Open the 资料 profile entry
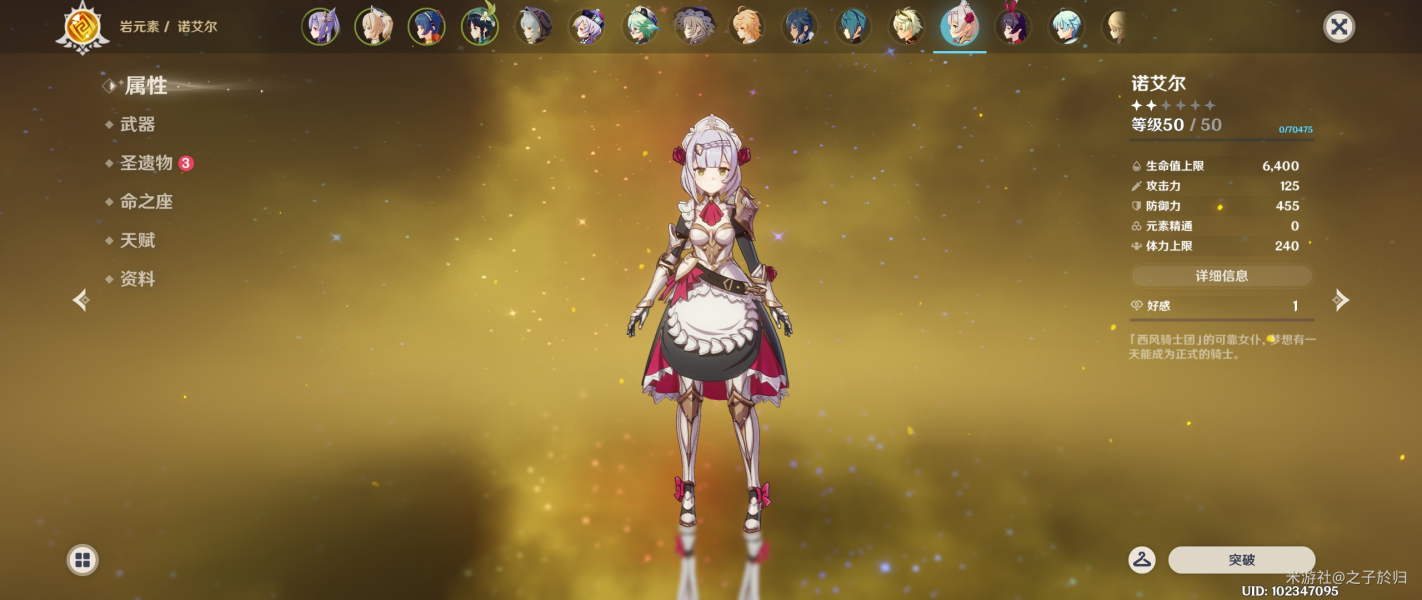The image size is (1422, 600). [137, 280]
